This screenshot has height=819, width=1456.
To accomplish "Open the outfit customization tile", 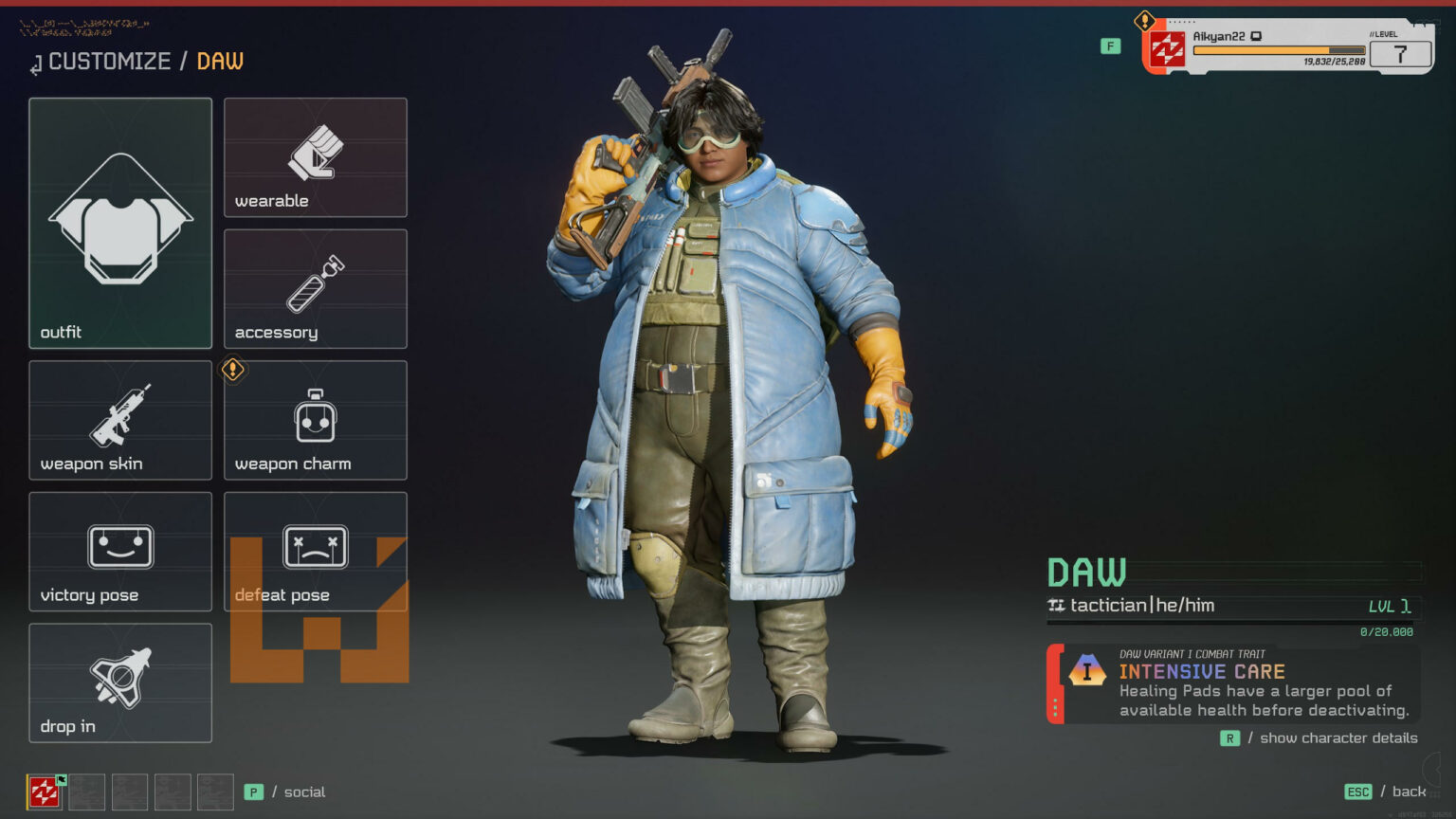I will click(120, 223).
